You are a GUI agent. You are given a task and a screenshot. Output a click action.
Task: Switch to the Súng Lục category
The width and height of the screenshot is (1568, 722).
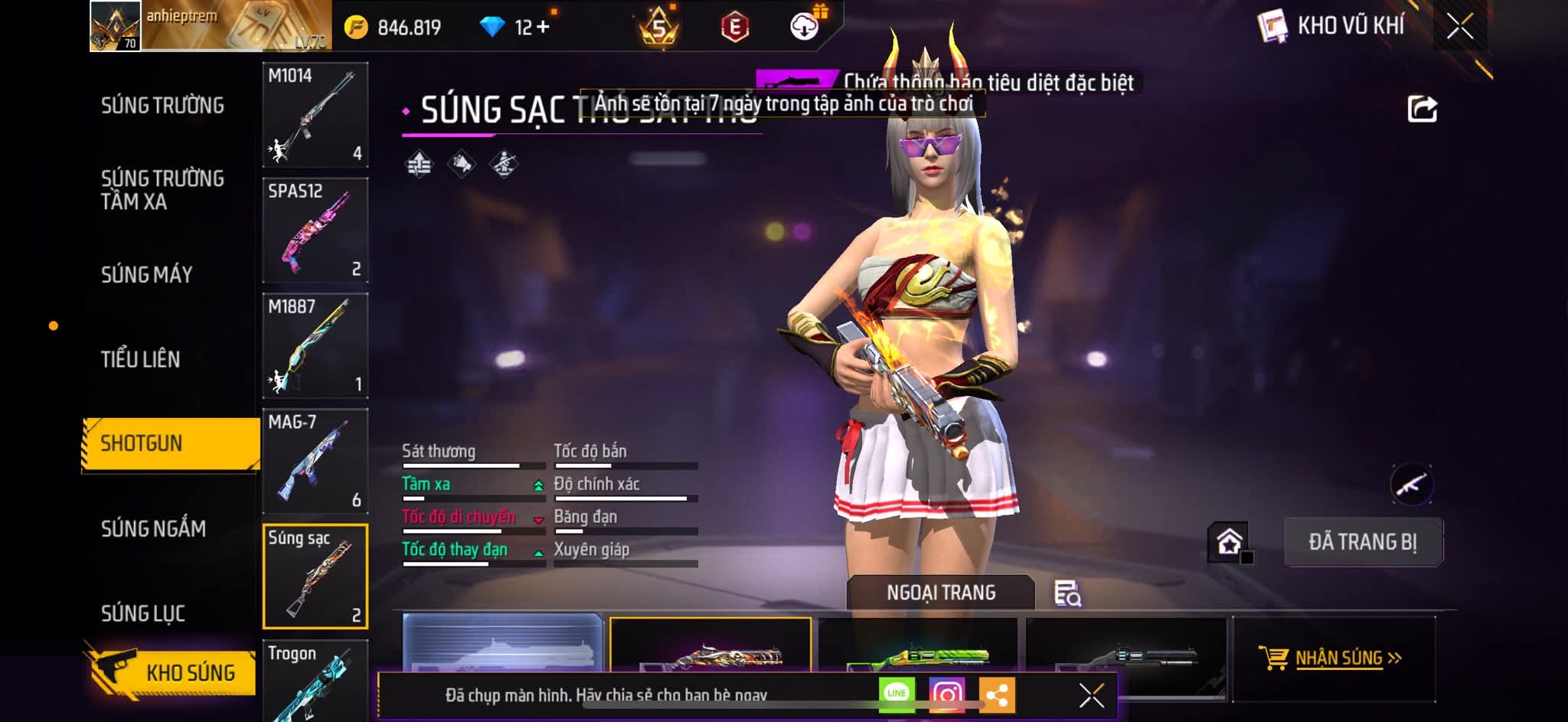coord(143,613)
